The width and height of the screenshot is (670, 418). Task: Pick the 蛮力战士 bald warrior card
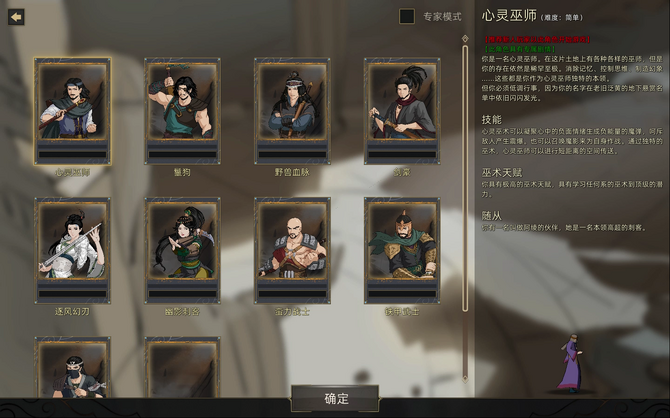pyautogui.click(x=292, y=249)
